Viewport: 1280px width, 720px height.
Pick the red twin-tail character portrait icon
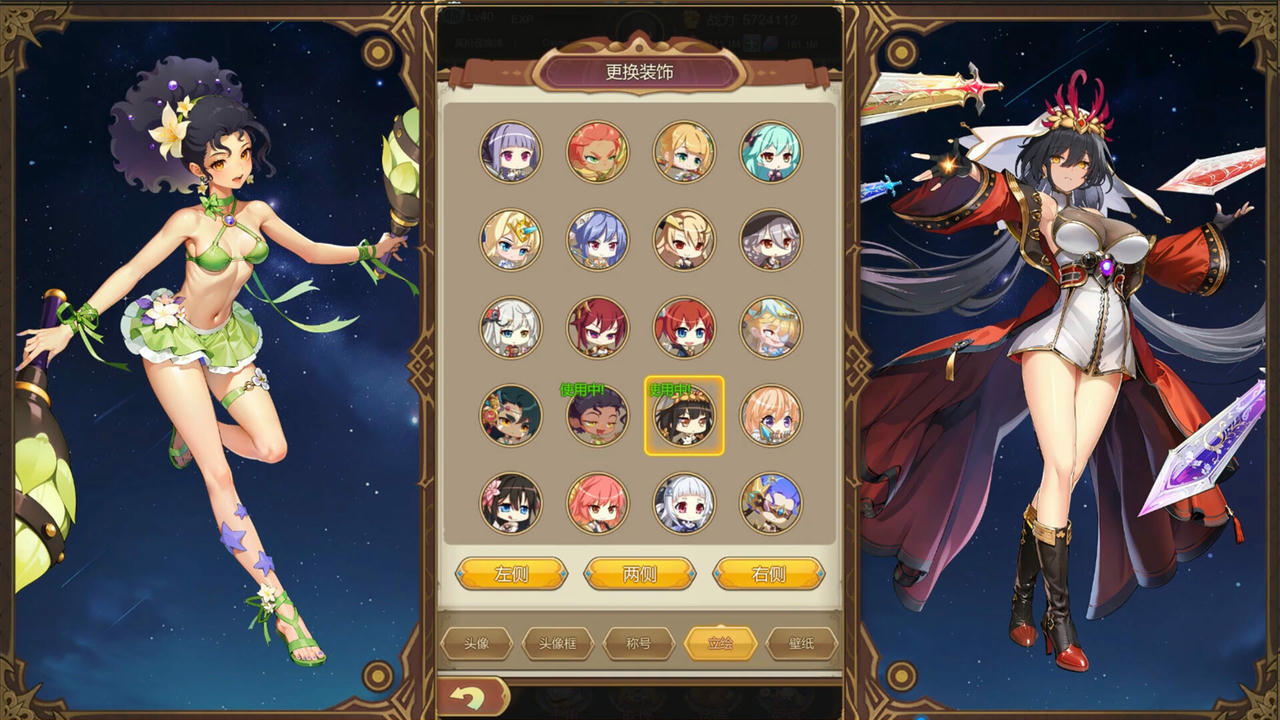tap(684, 327)
